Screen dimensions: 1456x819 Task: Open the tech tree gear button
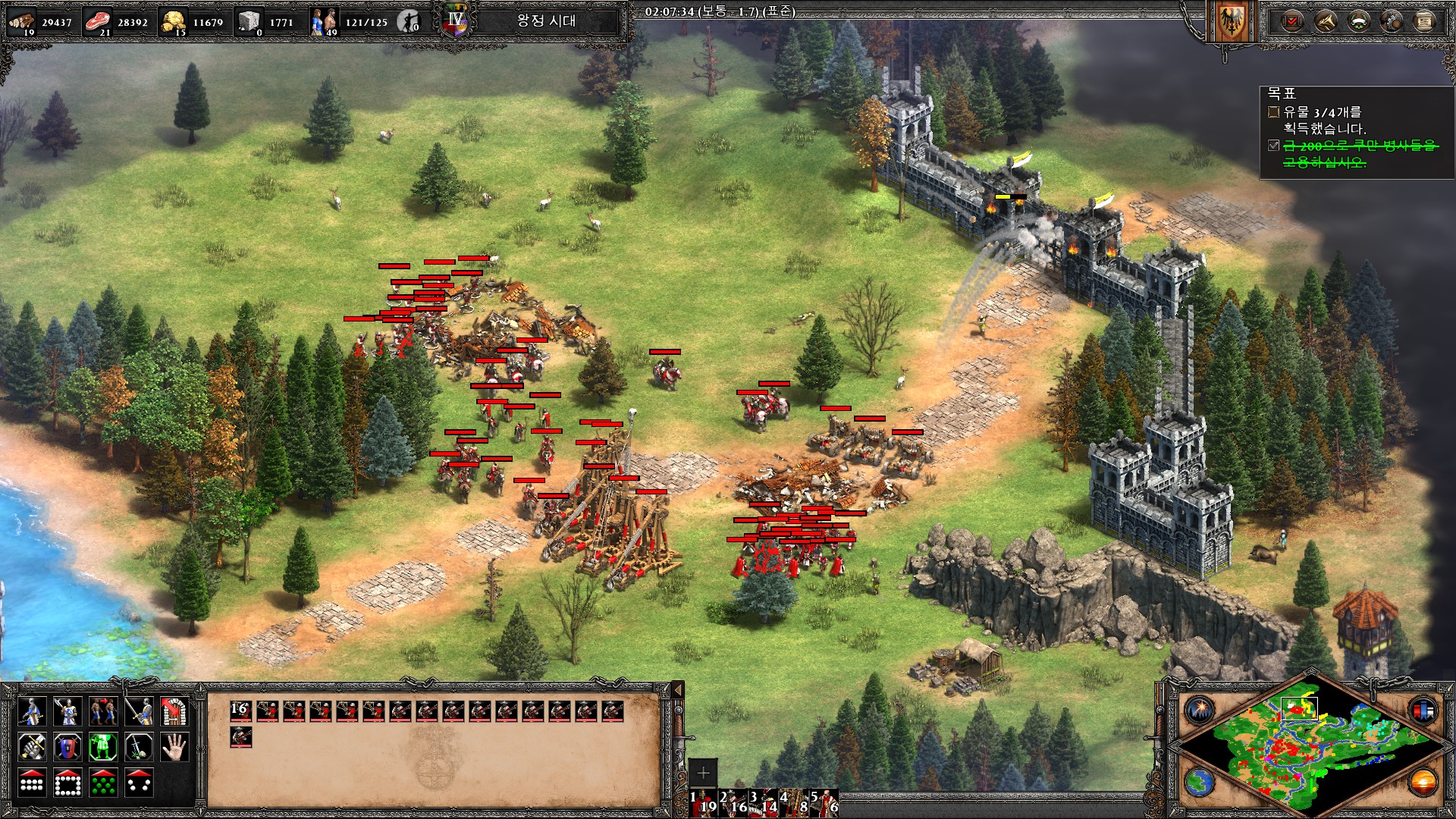click(x=1392, y=21)
